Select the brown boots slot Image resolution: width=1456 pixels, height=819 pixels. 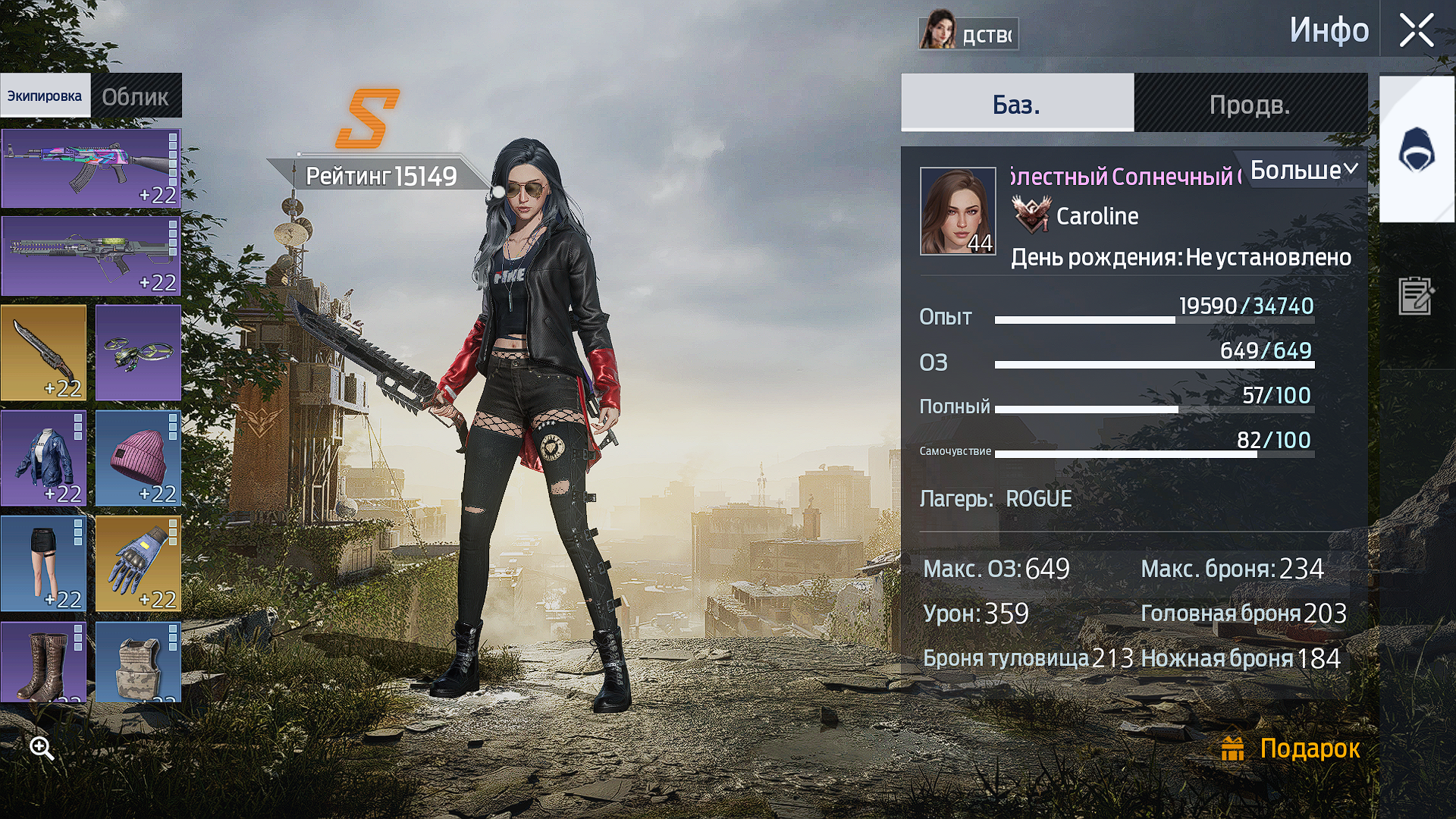click(43, 662)
